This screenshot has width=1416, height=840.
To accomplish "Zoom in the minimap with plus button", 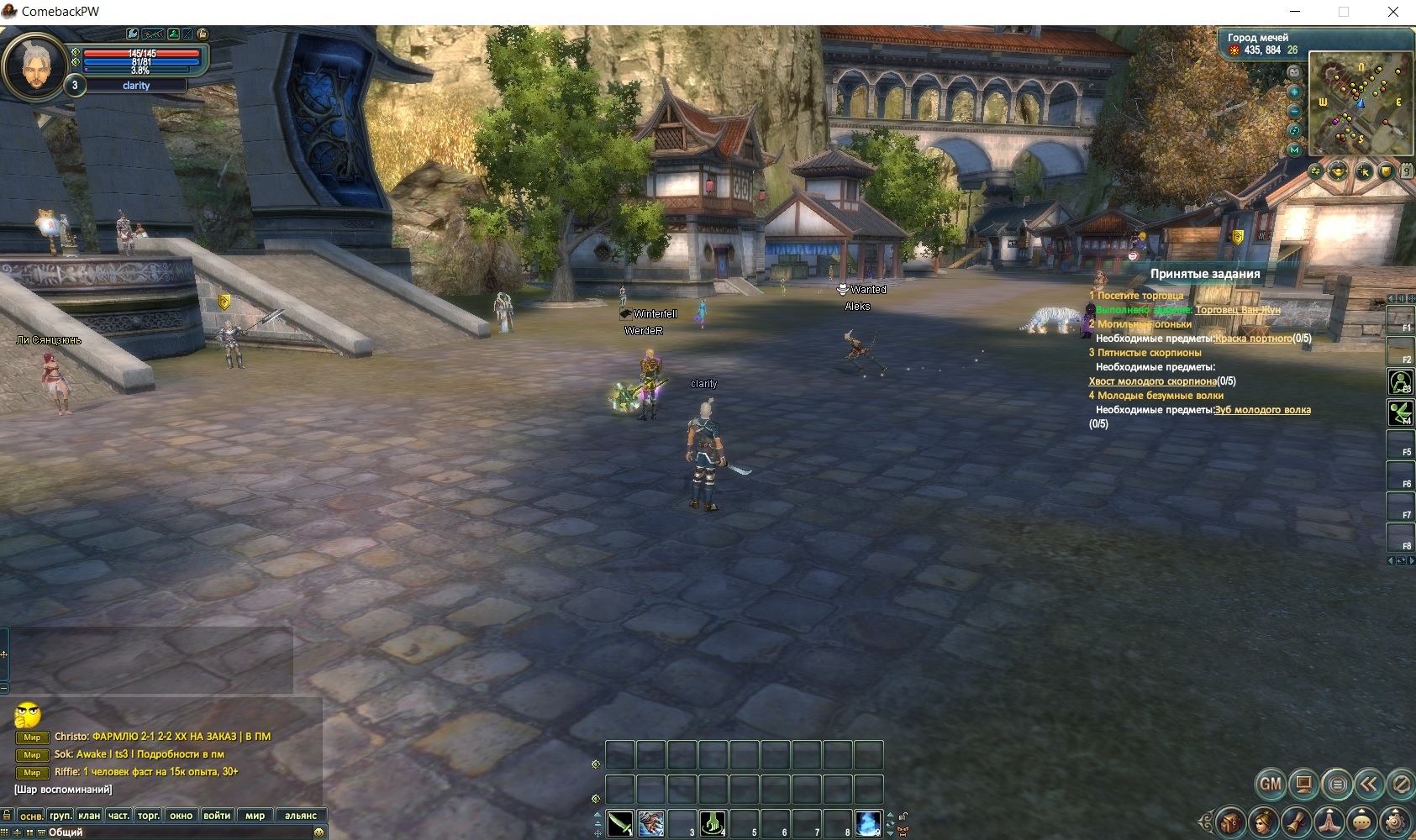I will point(1294,92).
